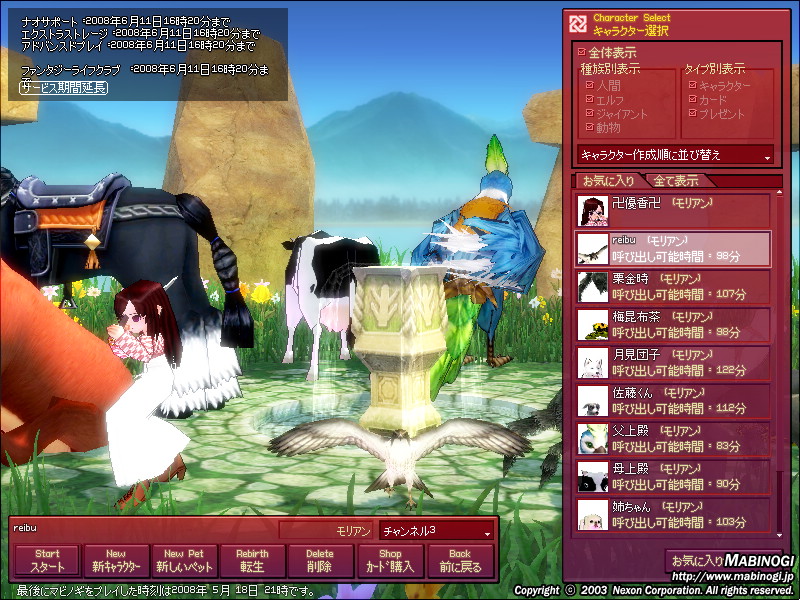Screen dimensions: 800x600
Task: Select the character 卍優香卍
Action: point(673,210)
